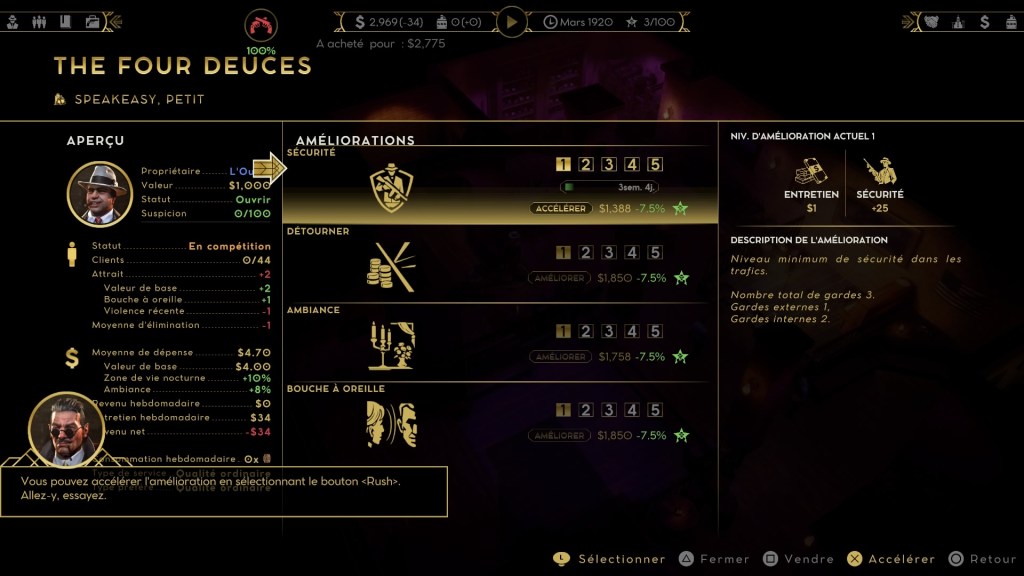Open the book icon in the top-left toolbar
Image resolution: width=1024 pixels, height=576 pixels.
point(66,21)
